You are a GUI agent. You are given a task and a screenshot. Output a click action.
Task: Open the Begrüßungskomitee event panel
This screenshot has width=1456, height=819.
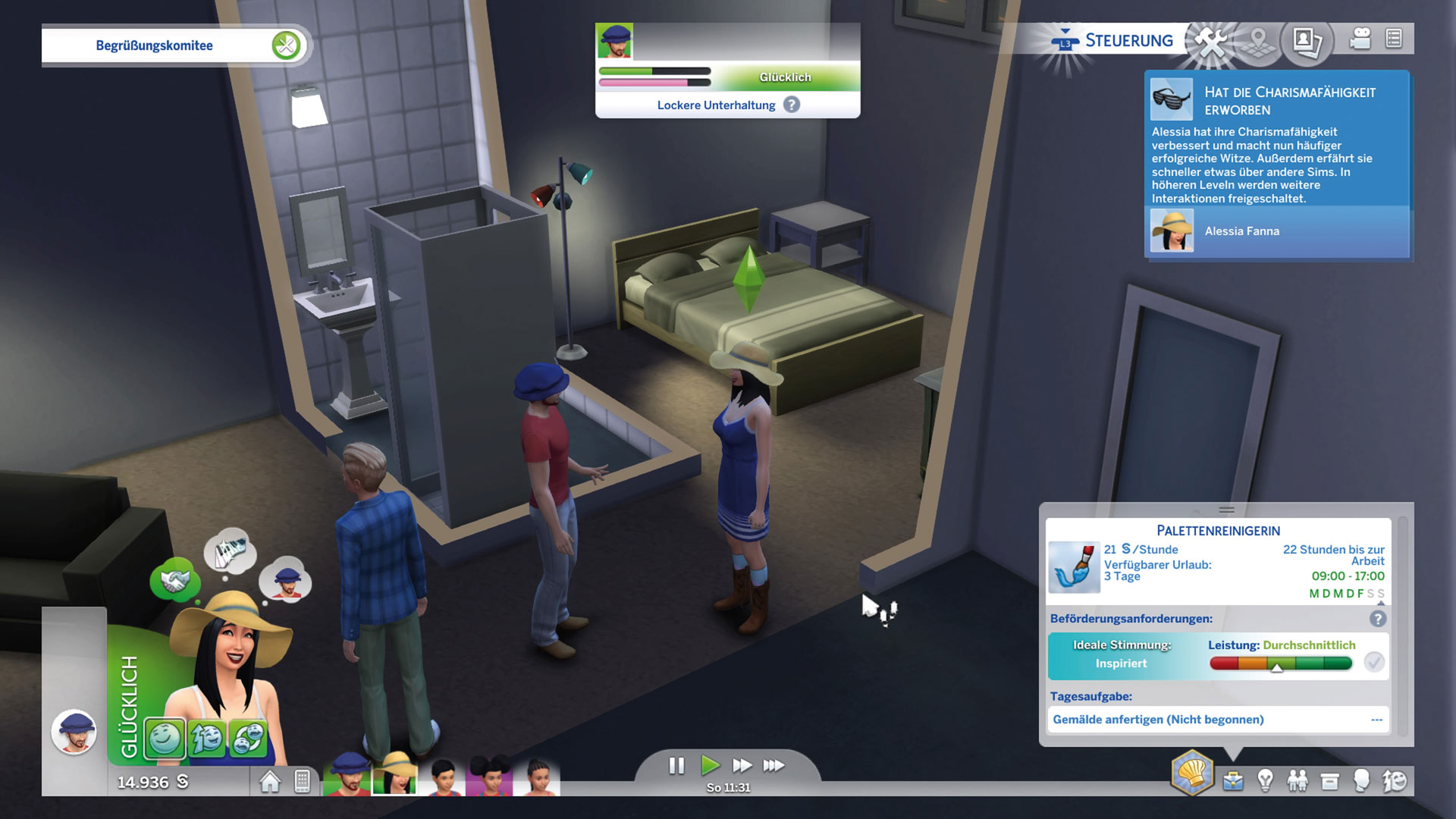coord(155,45)
